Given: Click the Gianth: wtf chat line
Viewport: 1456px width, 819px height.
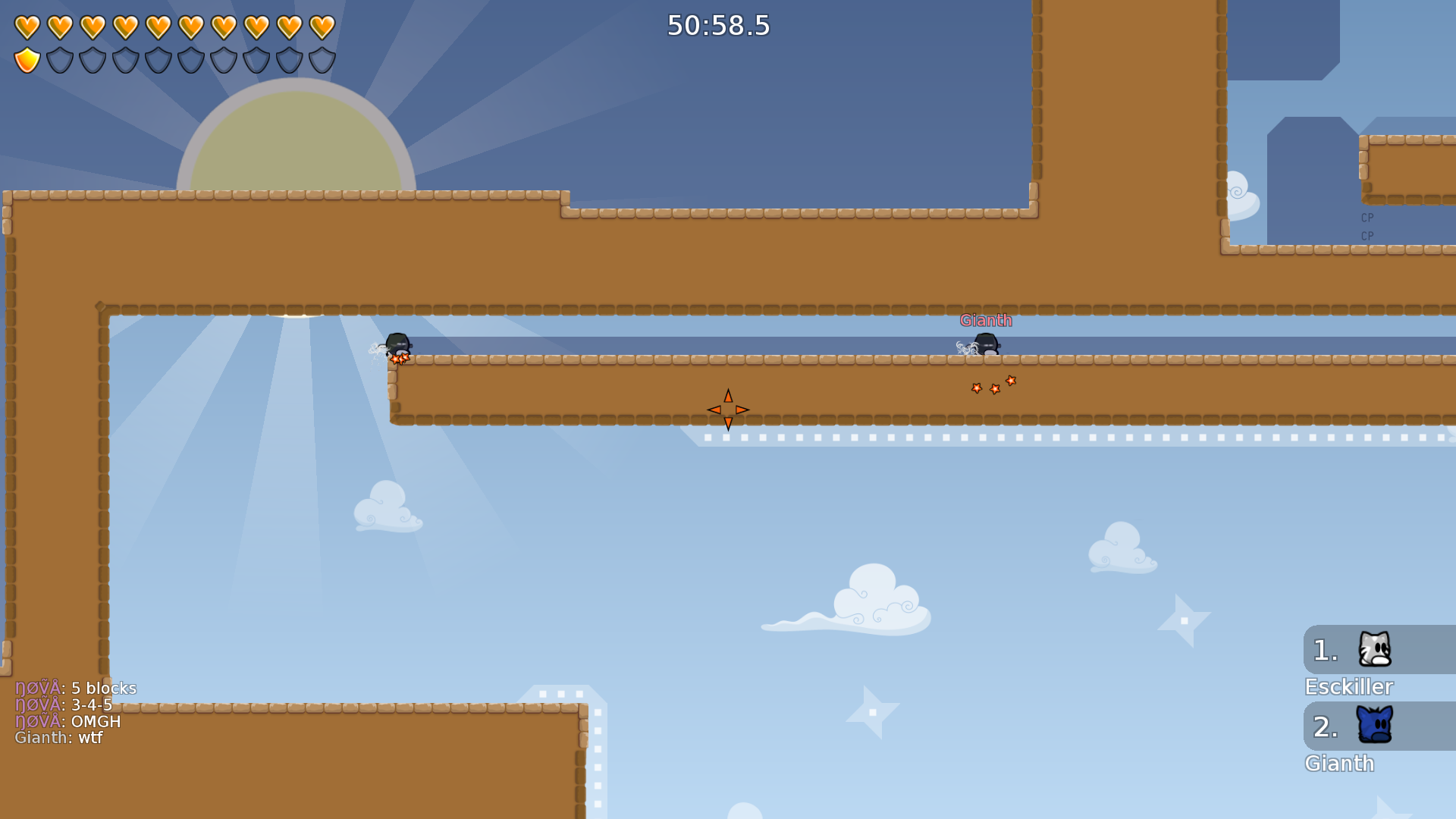Looking at the screenshot, I should tap(59, 737).
